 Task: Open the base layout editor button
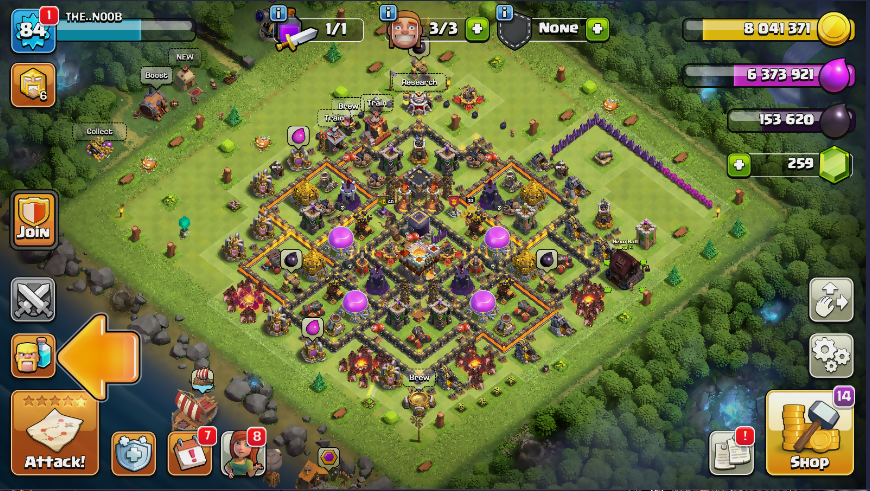pyautogui.click(x=831, y=299)
